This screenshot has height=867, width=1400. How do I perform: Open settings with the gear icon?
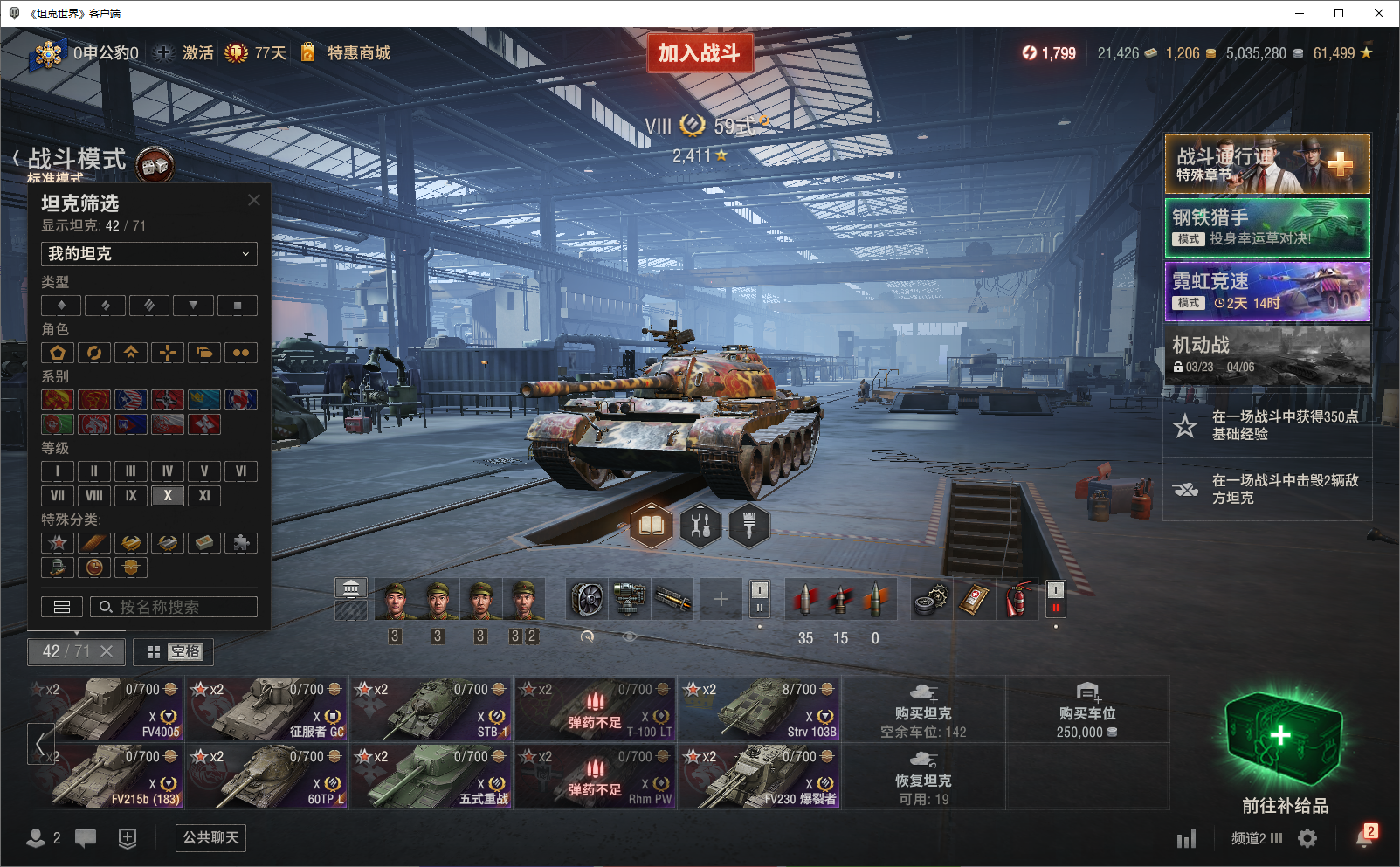click(x=1307, y=838)
